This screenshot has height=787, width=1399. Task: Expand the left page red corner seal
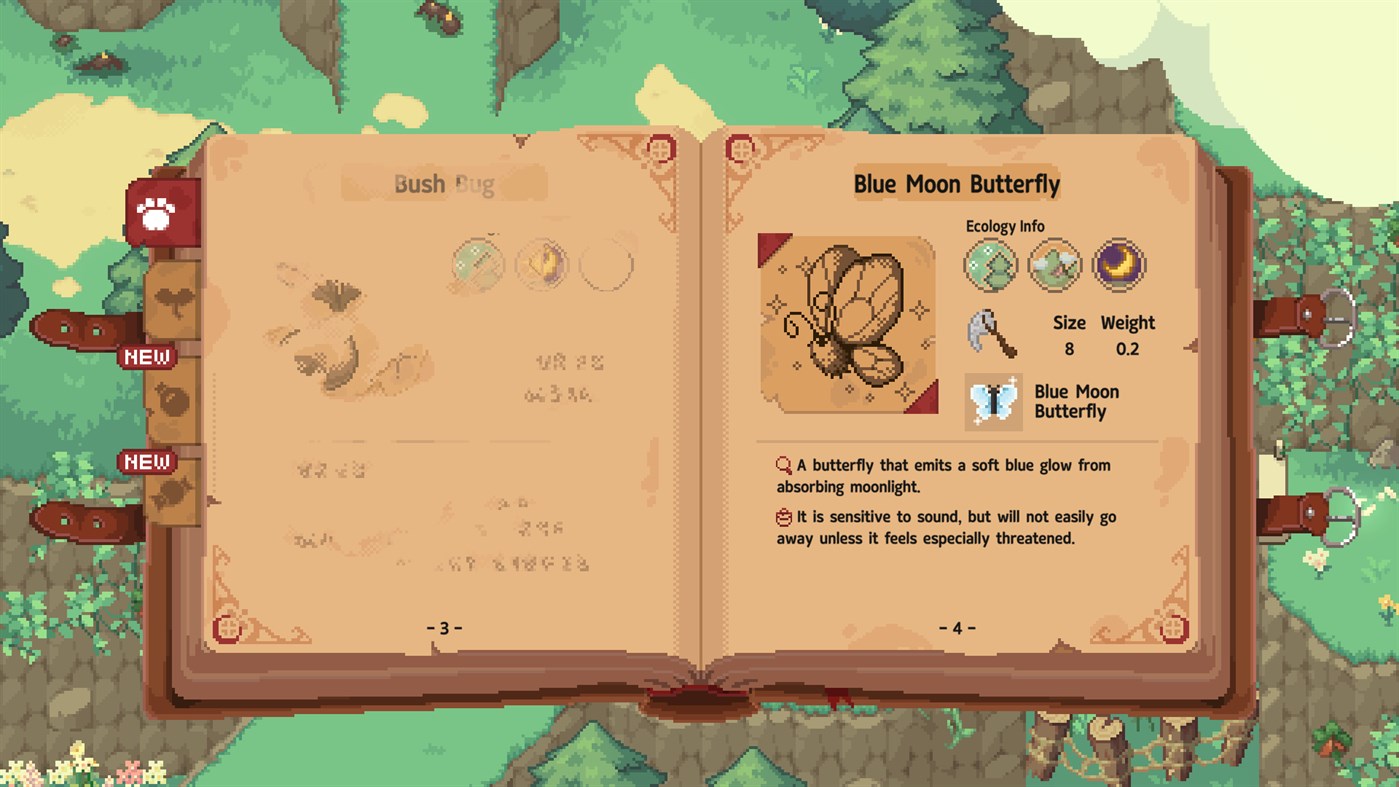[660, 148]
